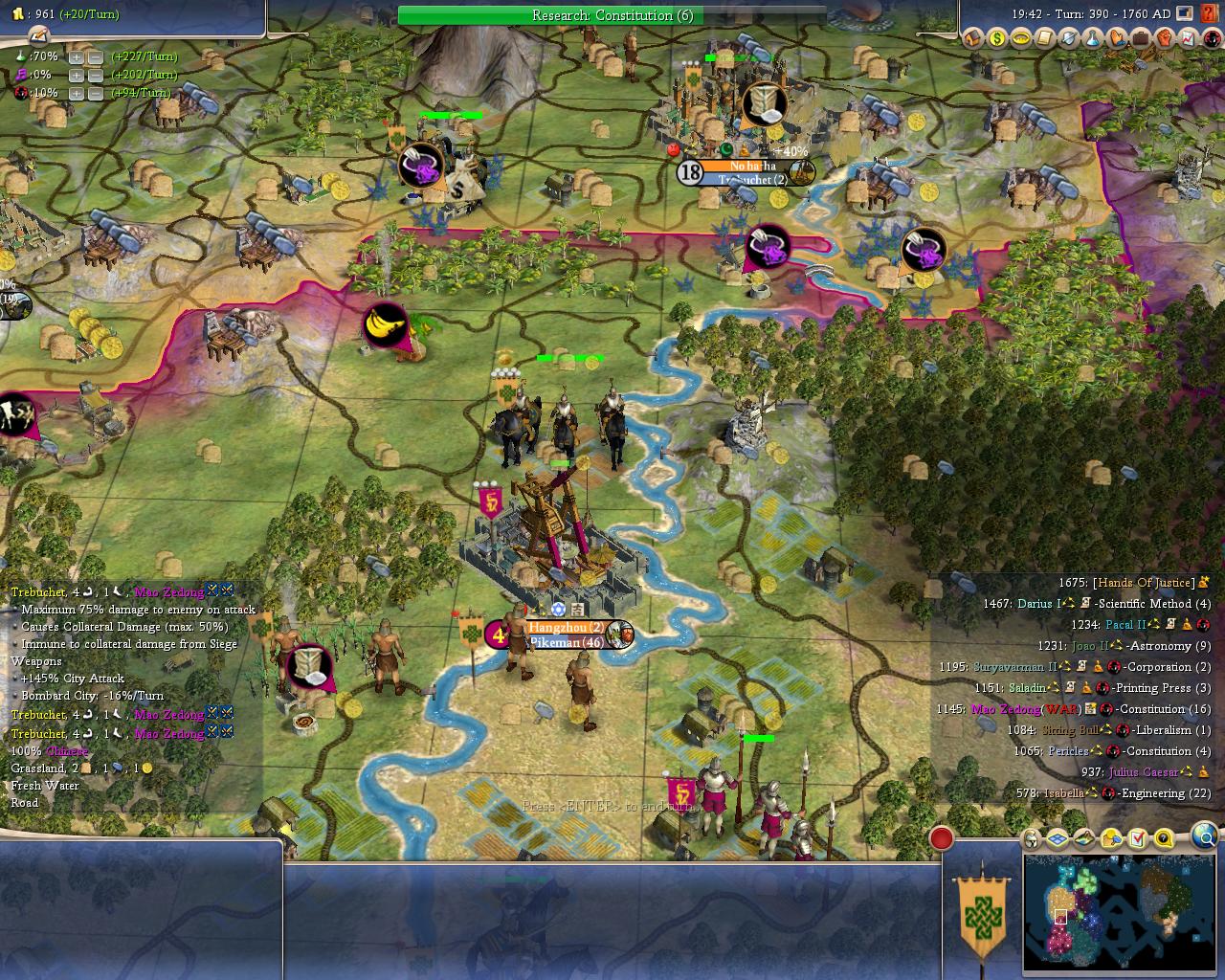This screenshot has width=1225, height=980.
Task: Open the Domestic Advisor house icon
Action: pyautogui.click(x=973, y=39)
